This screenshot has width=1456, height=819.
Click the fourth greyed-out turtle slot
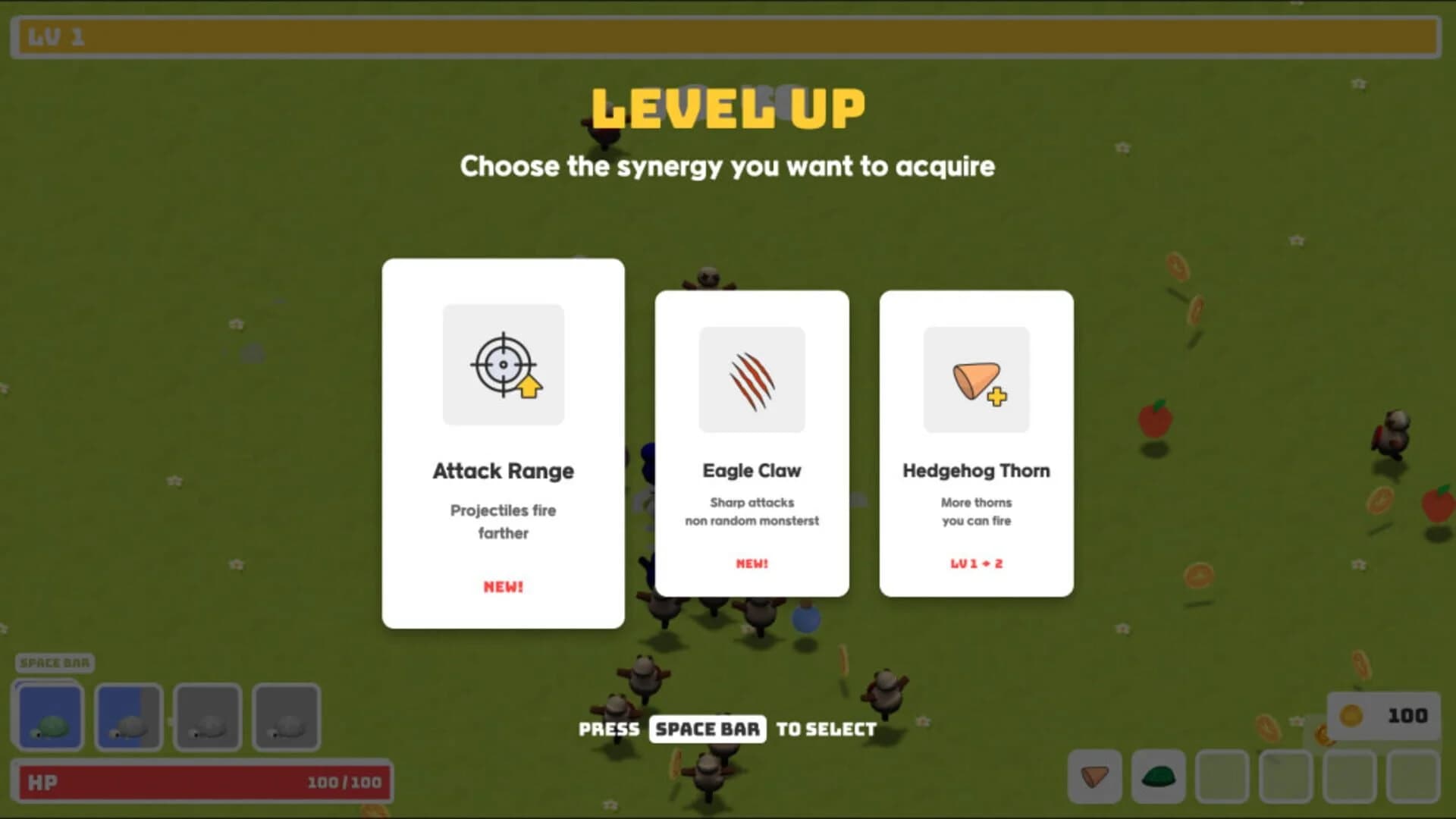click(x=287, y=716)
